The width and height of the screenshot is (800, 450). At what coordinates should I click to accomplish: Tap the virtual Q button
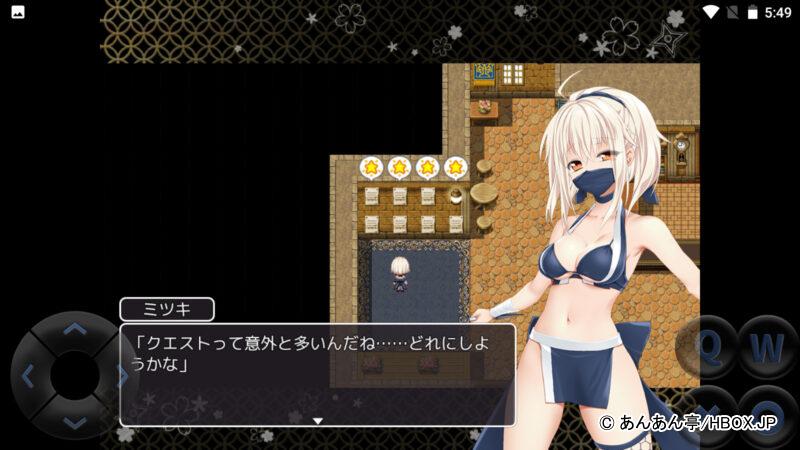pos(708,347)
